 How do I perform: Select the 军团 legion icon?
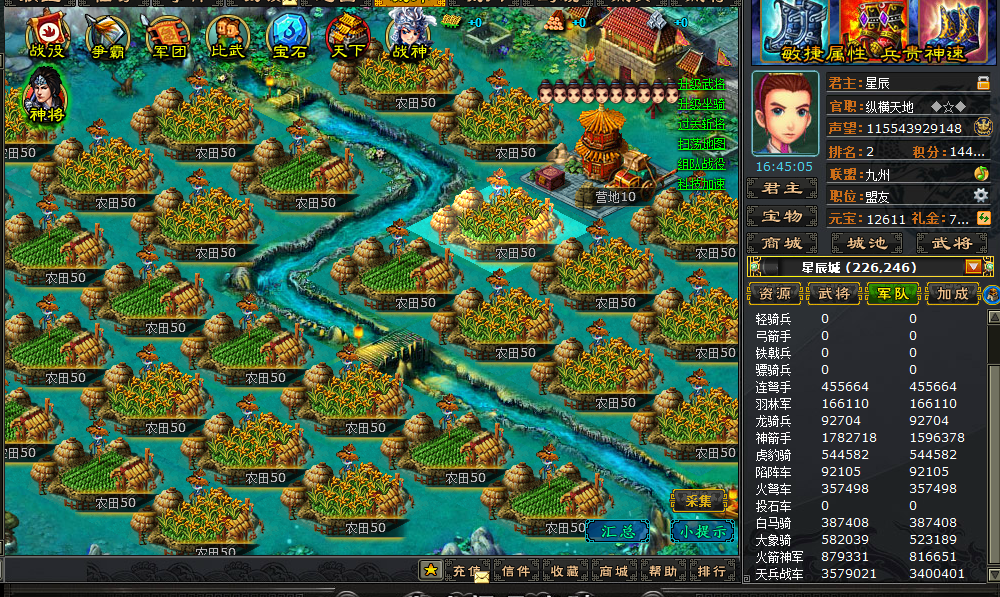(167, 36)
